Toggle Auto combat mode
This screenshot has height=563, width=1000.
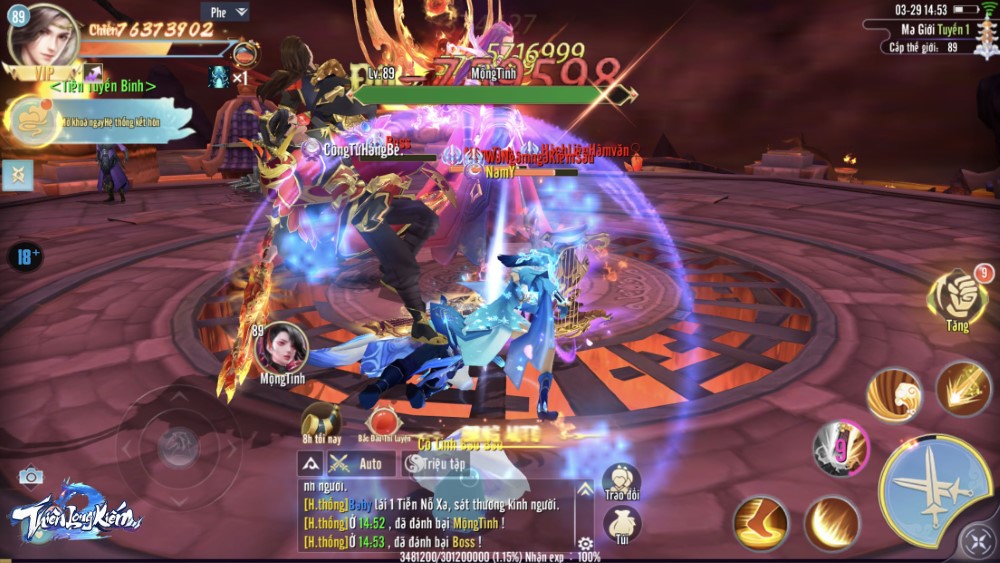(359, 463)
